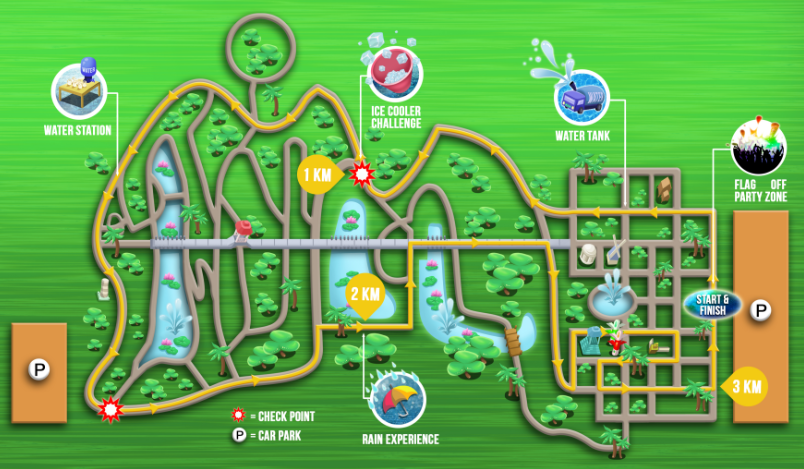
Task: Click the Check Point legend entry
Action: coord(273,415)
